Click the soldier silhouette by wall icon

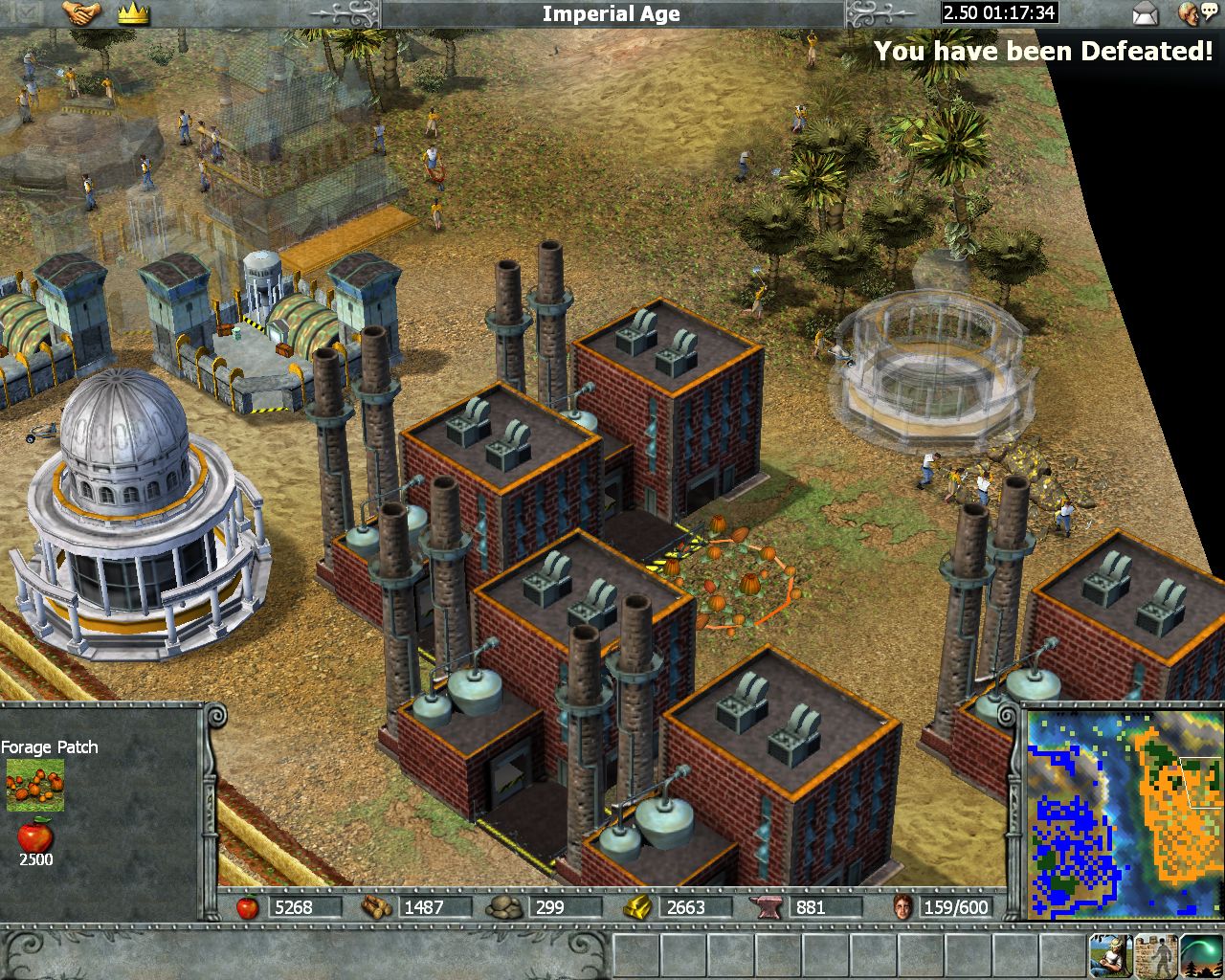pos(1155,954)
